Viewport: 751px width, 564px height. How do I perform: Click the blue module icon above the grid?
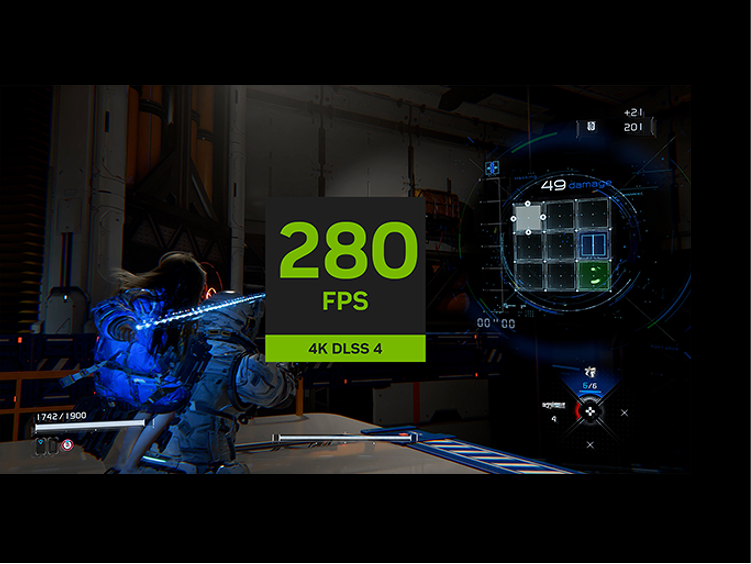492,168
